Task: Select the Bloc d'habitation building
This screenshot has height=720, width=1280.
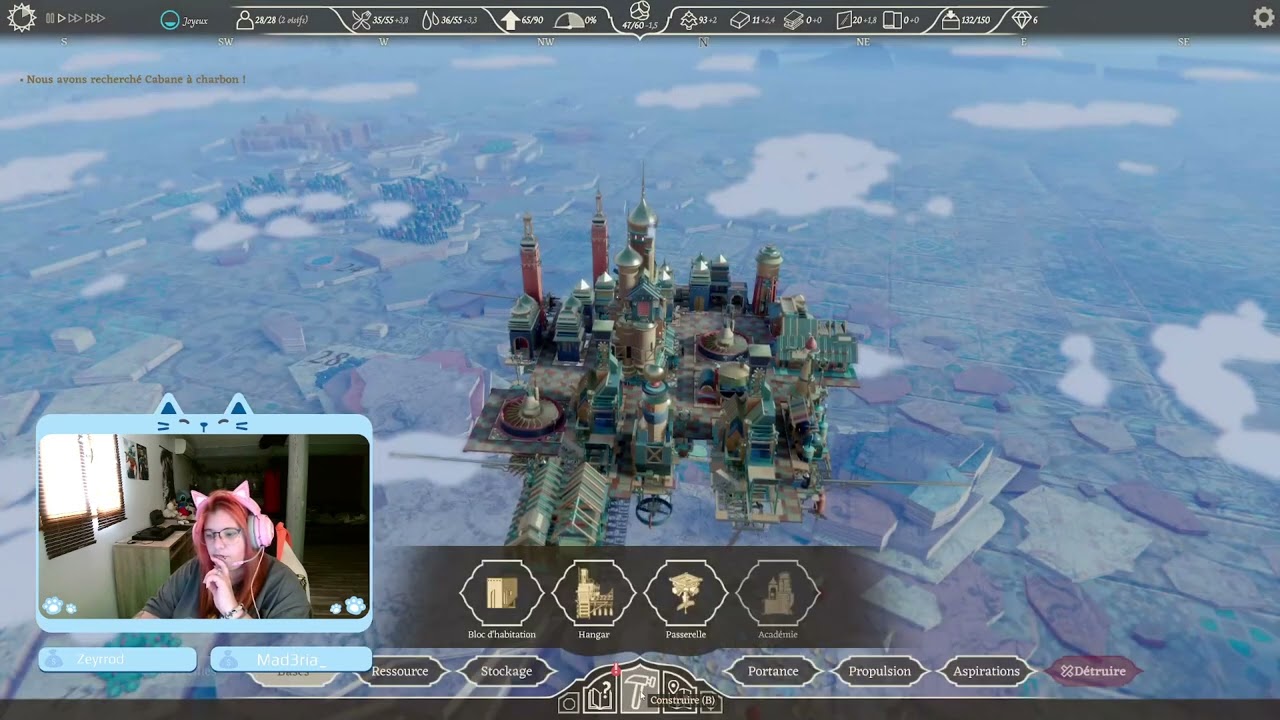Action: [502, 594]
